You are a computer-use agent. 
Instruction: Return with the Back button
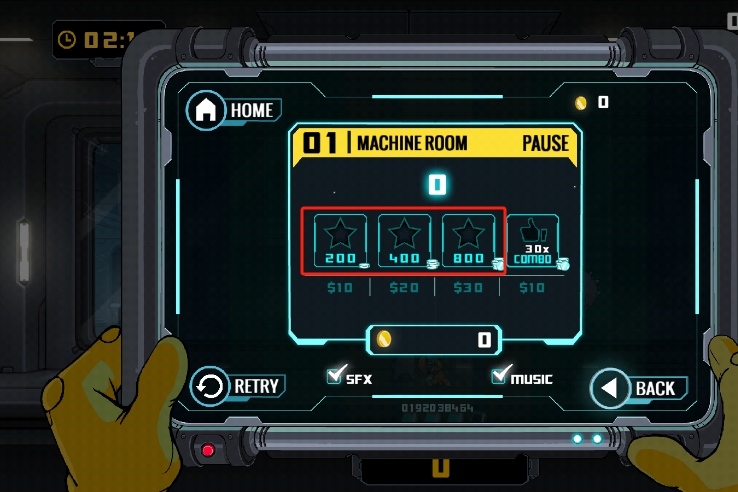click(636, 388)
